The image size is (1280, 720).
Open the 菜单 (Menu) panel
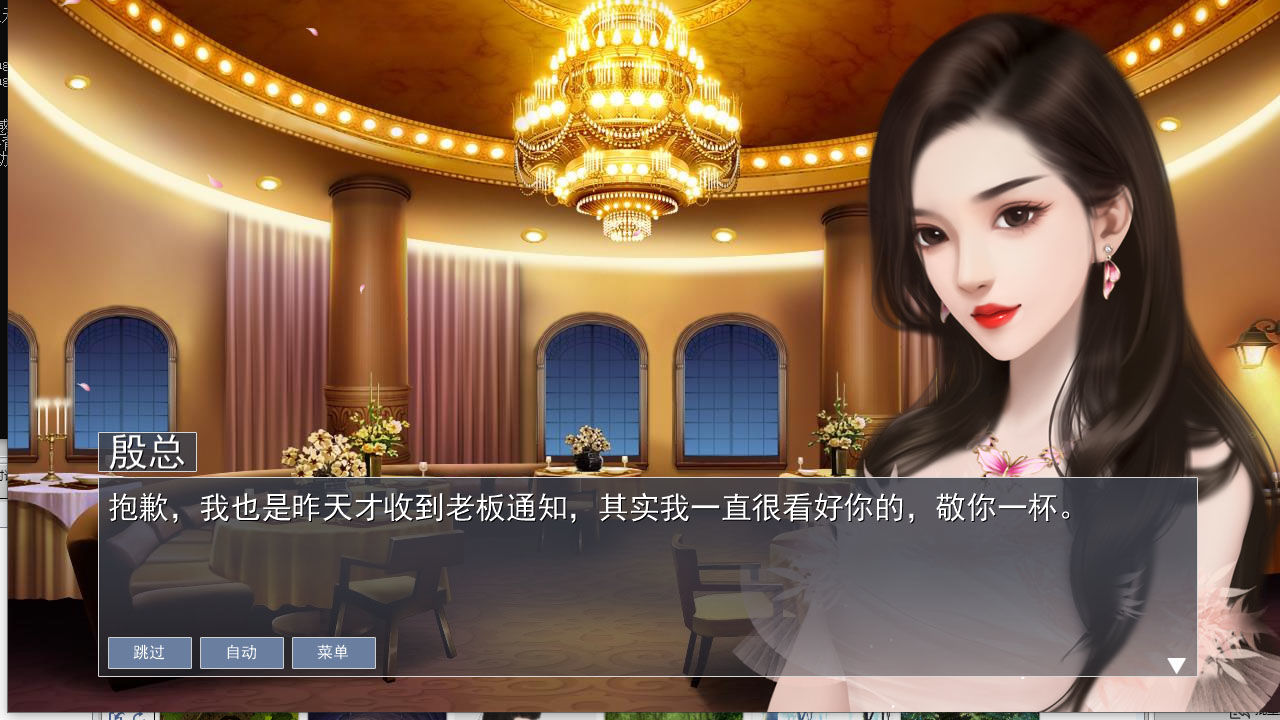point(333,653)
